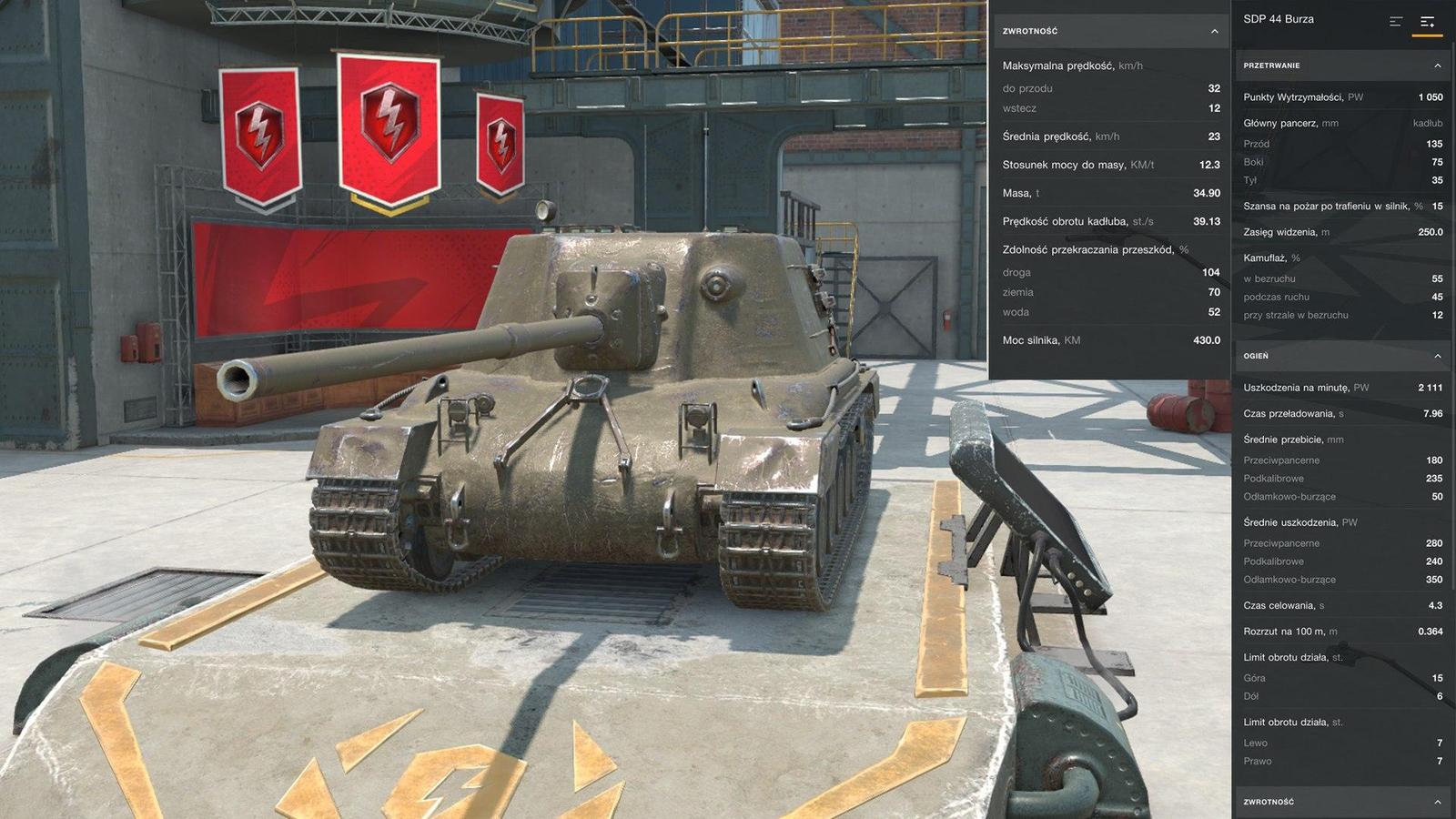Click the Rozrzut na 100 m value

click(1431, 630)
